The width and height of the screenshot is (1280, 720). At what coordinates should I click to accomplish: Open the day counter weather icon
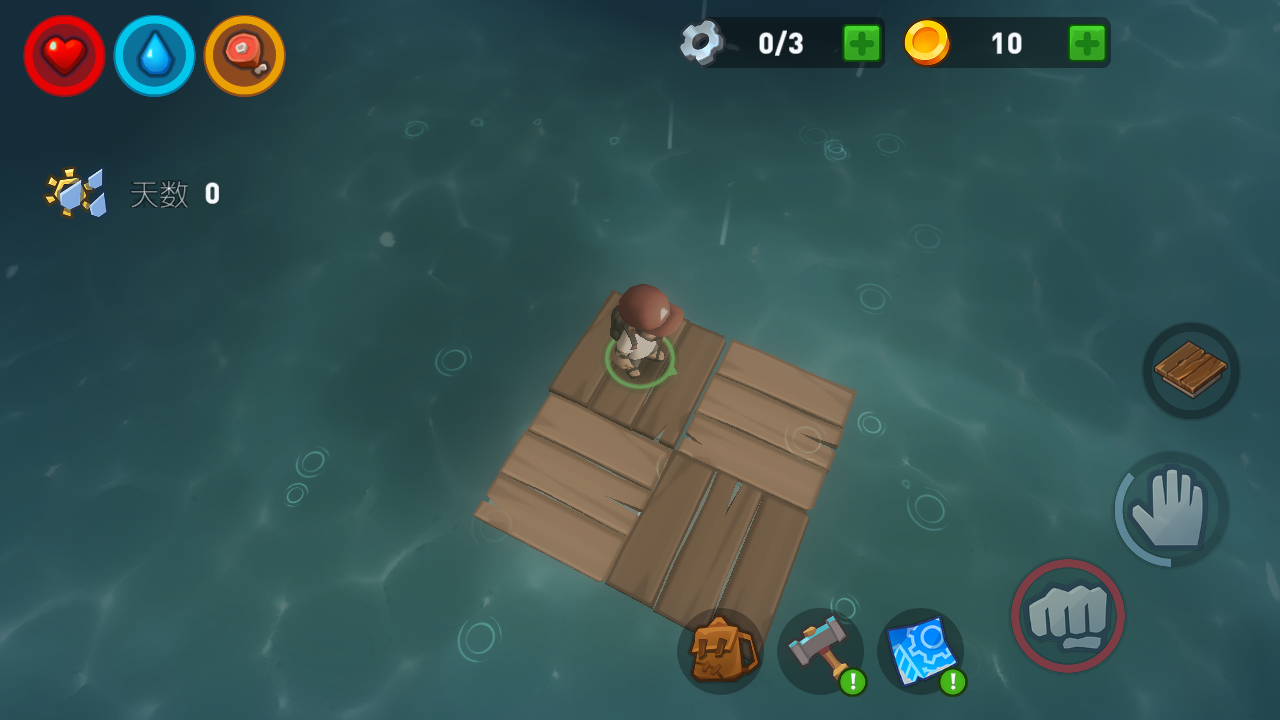[76, 192]
